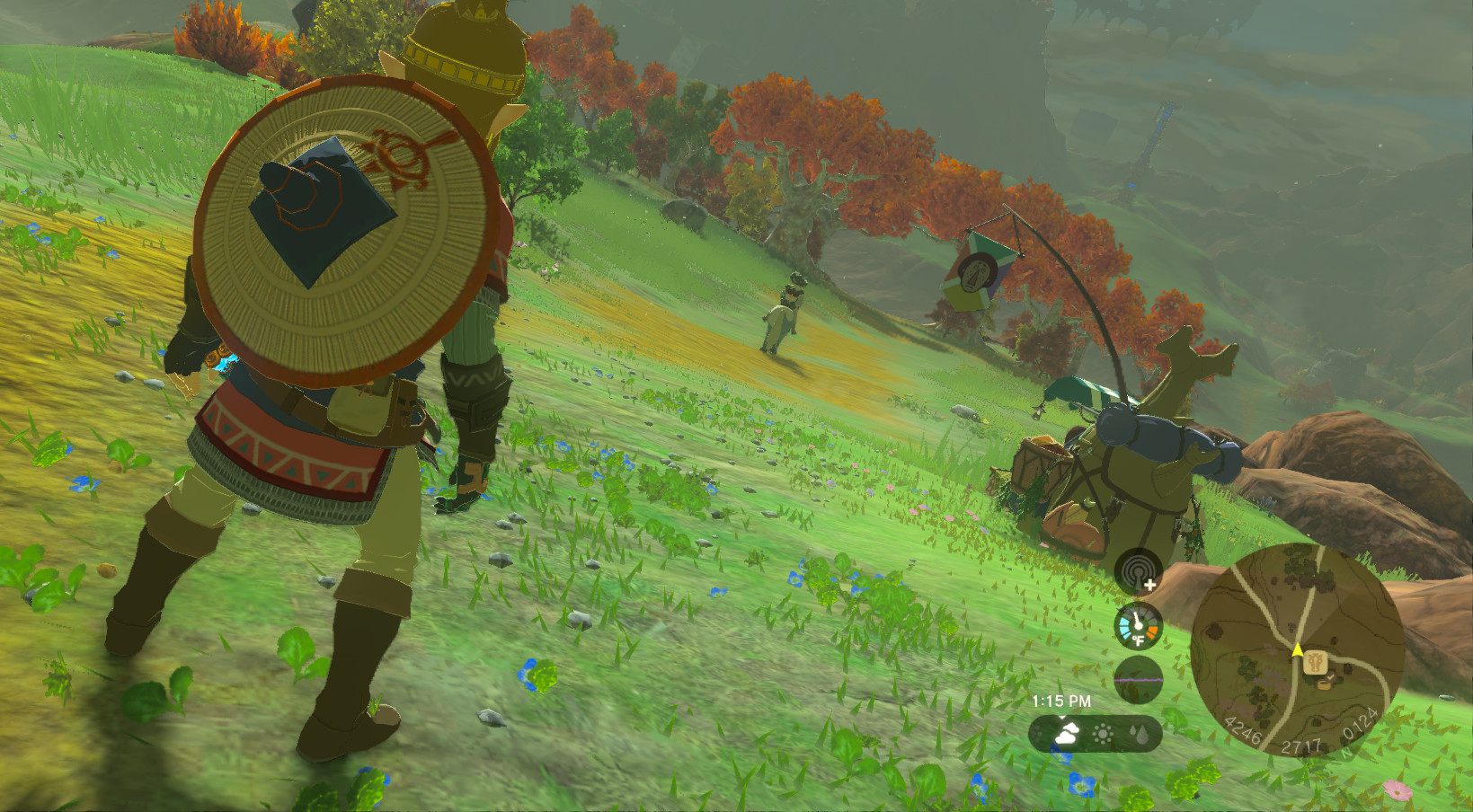Click the plus symbol beside the sound indicator
1473x812 pixels.
pos(1149,584)
